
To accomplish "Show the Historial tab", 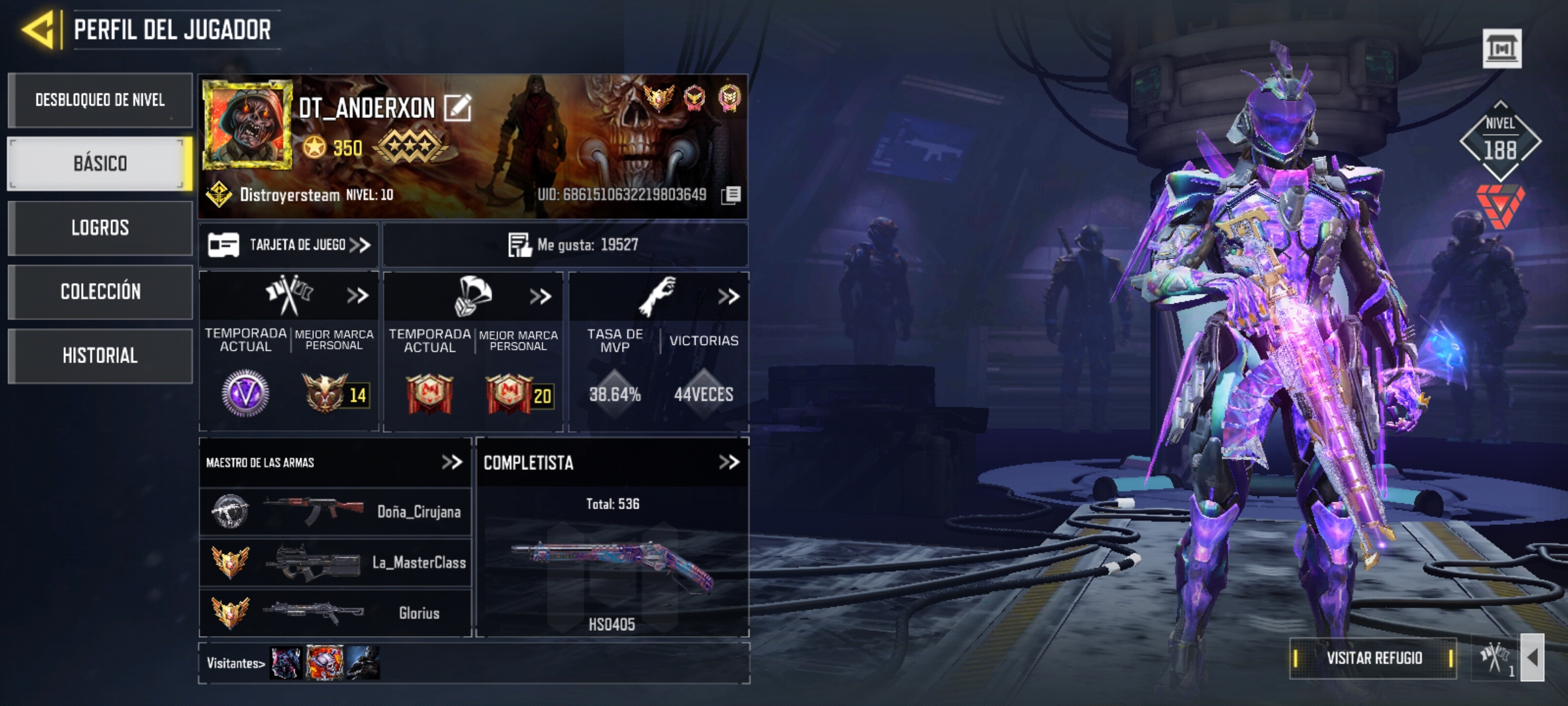I will click(x=100, y=356).
